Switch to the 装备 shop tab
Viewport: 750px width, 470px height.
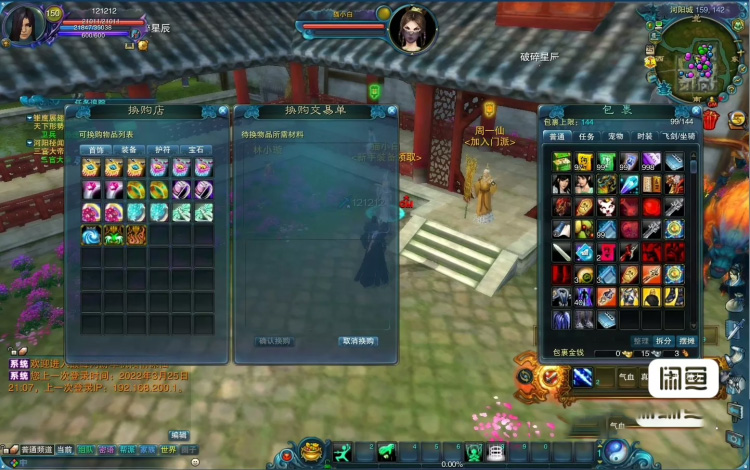coord(131,150)
